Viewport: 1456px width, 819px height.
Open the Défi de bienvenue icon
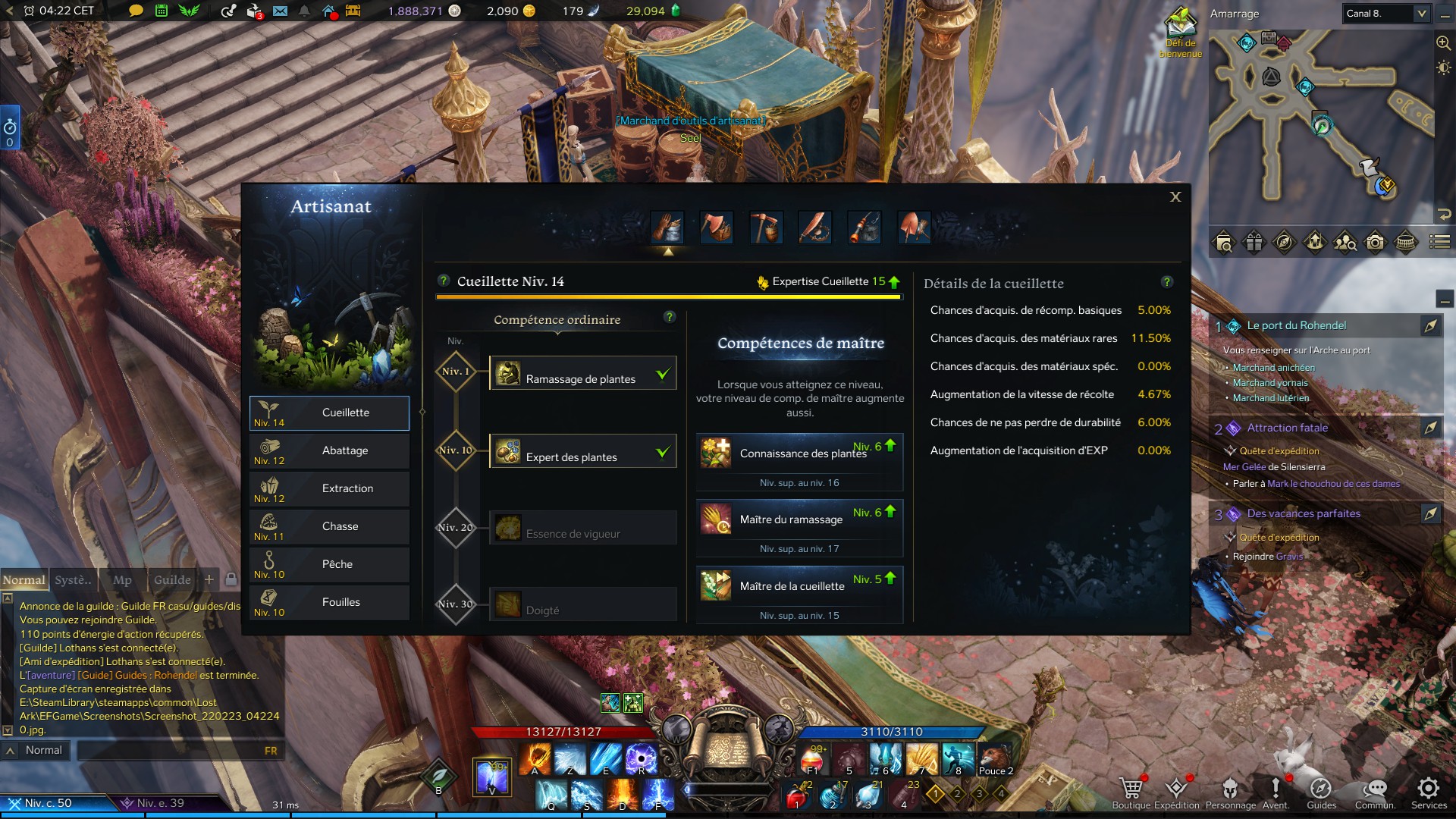pyautogui.click(x=1180, y=30)
